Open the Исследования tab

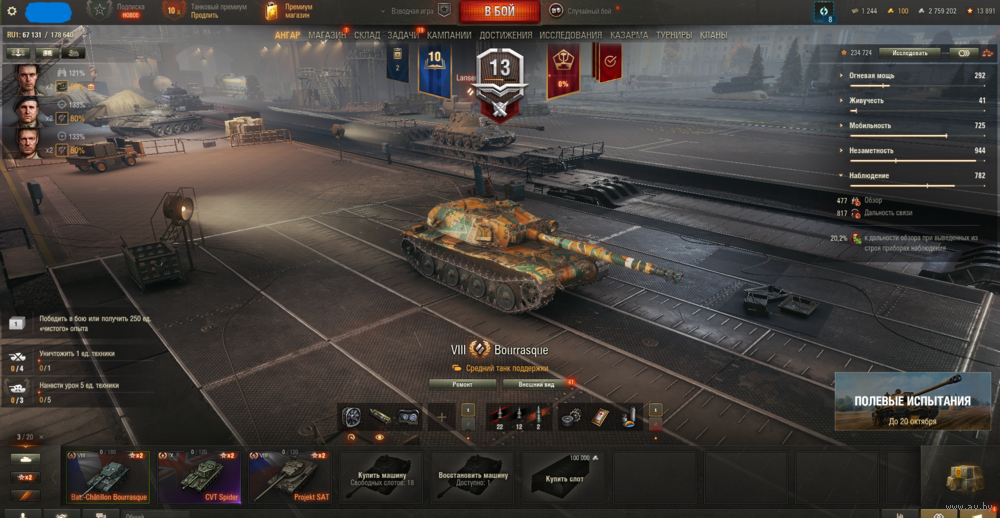coord(570,35)
